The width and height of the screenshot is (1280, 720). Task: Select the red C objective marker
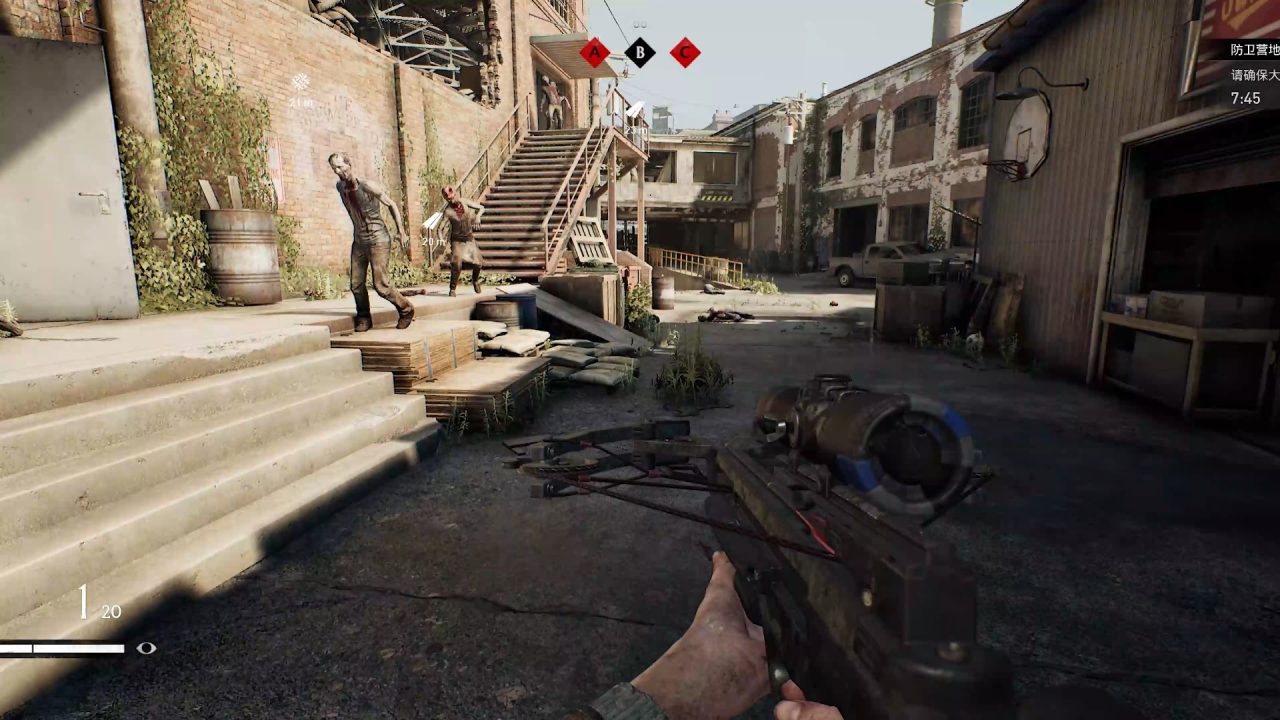click(x=685, y=52)
